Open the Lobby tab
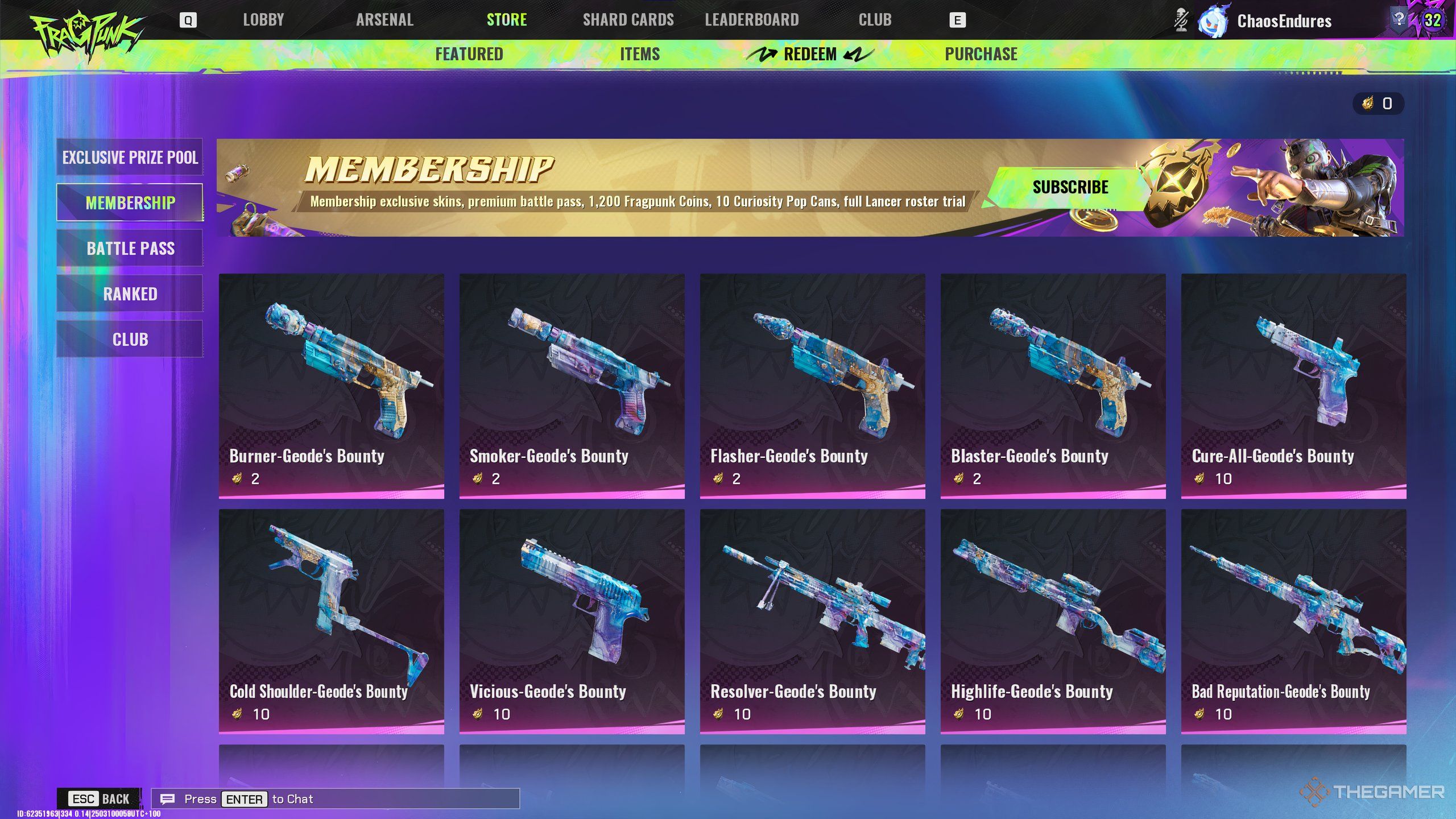This screenshot has height=819, width=1456. pos(263,20)
